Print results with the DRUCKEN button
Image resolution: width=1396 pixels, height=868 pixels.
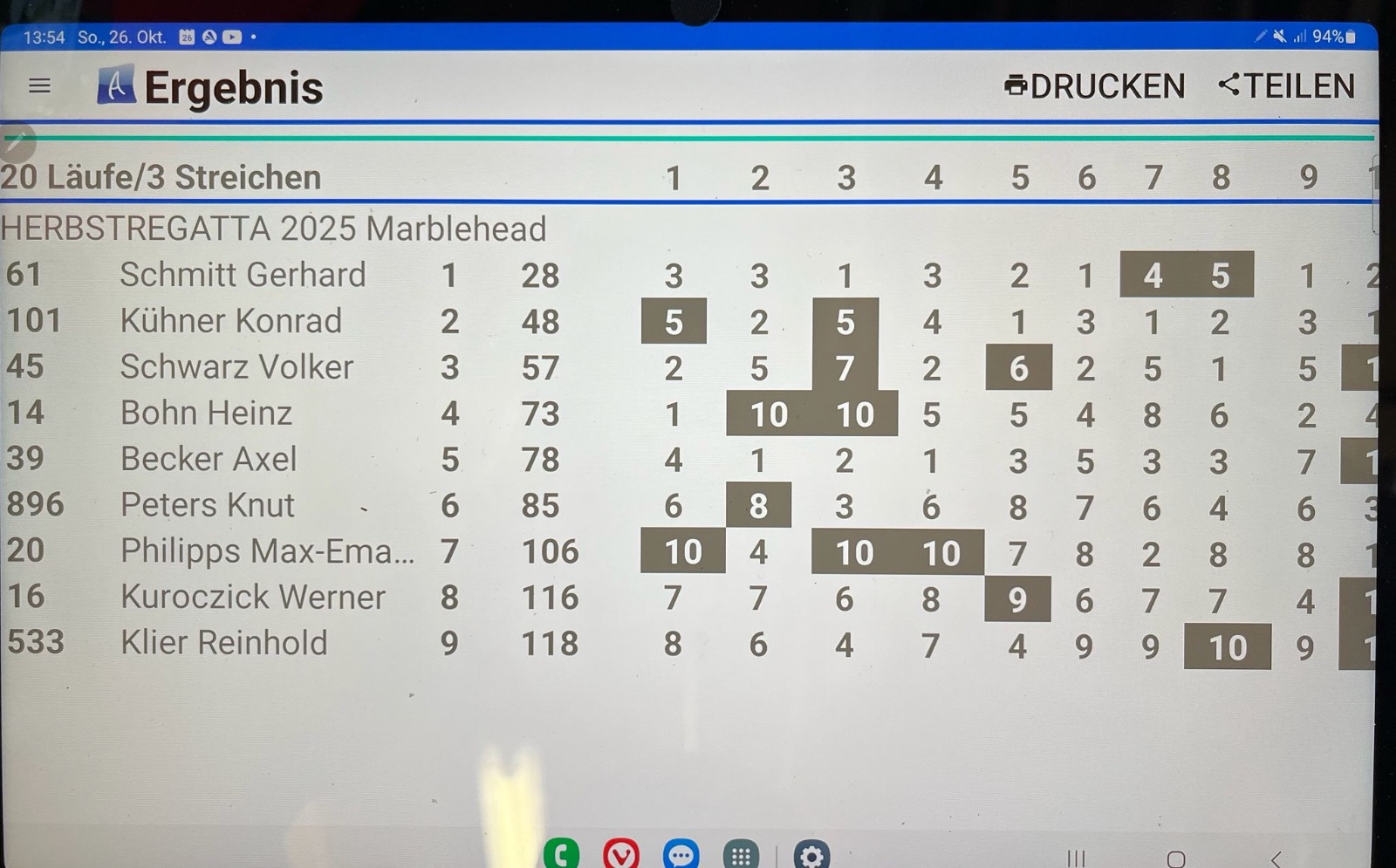[x=1095, y=86]
